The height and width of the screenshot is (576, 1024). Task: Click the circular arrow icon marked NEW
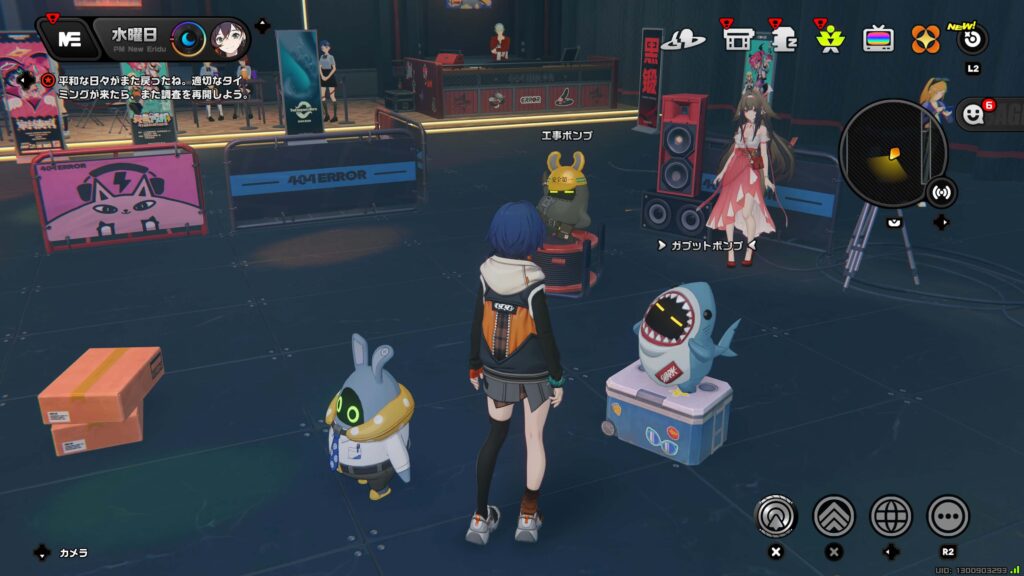pos(972,40)
